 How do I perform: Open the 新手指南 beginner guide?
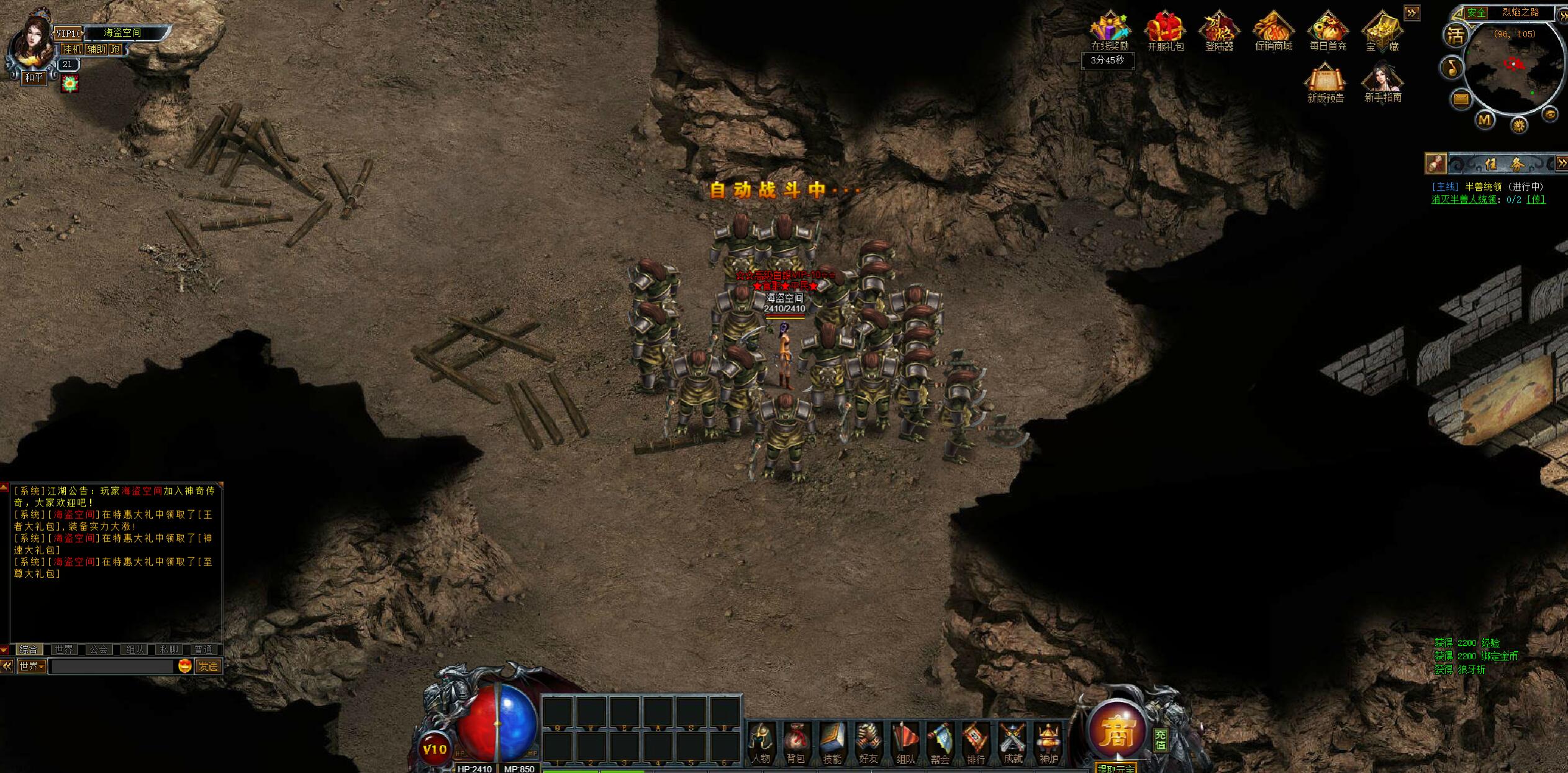coord(1383,82)
